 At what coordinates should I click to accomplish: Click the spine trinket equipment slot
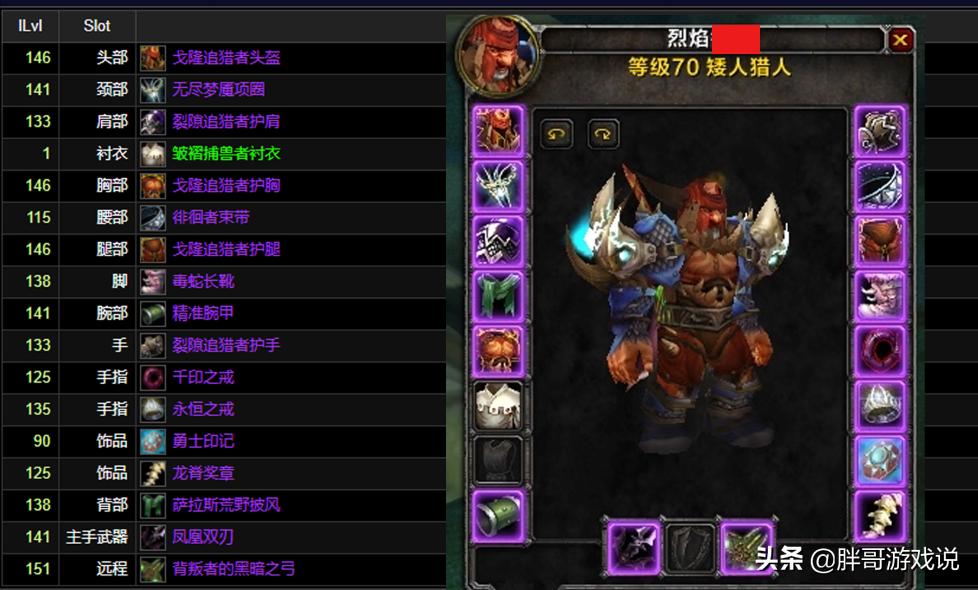tap(880, 514)
